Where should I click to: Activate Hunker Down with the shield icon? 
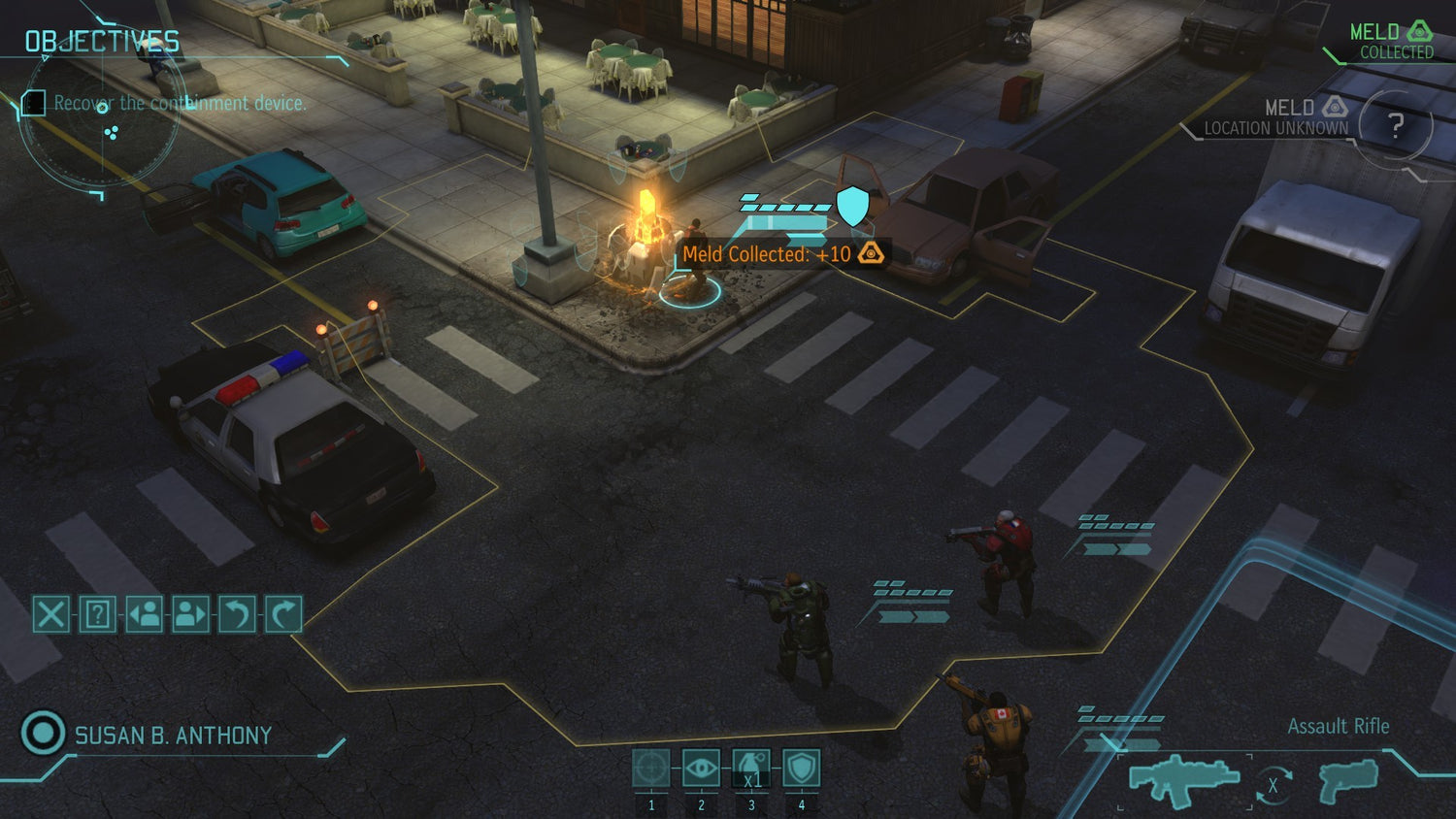801,767
